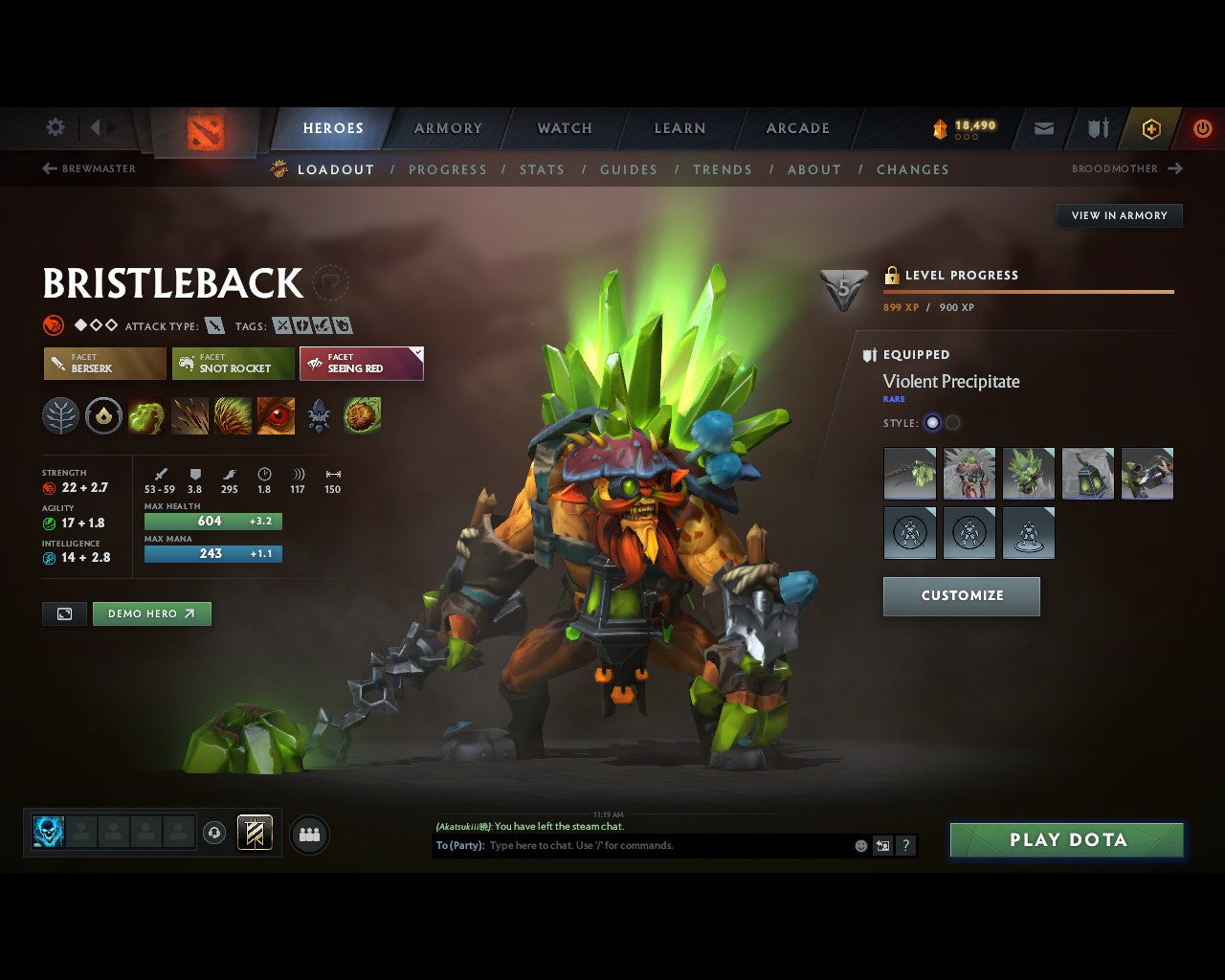Open the notifications mail icon

click(x=1043, y=128)
